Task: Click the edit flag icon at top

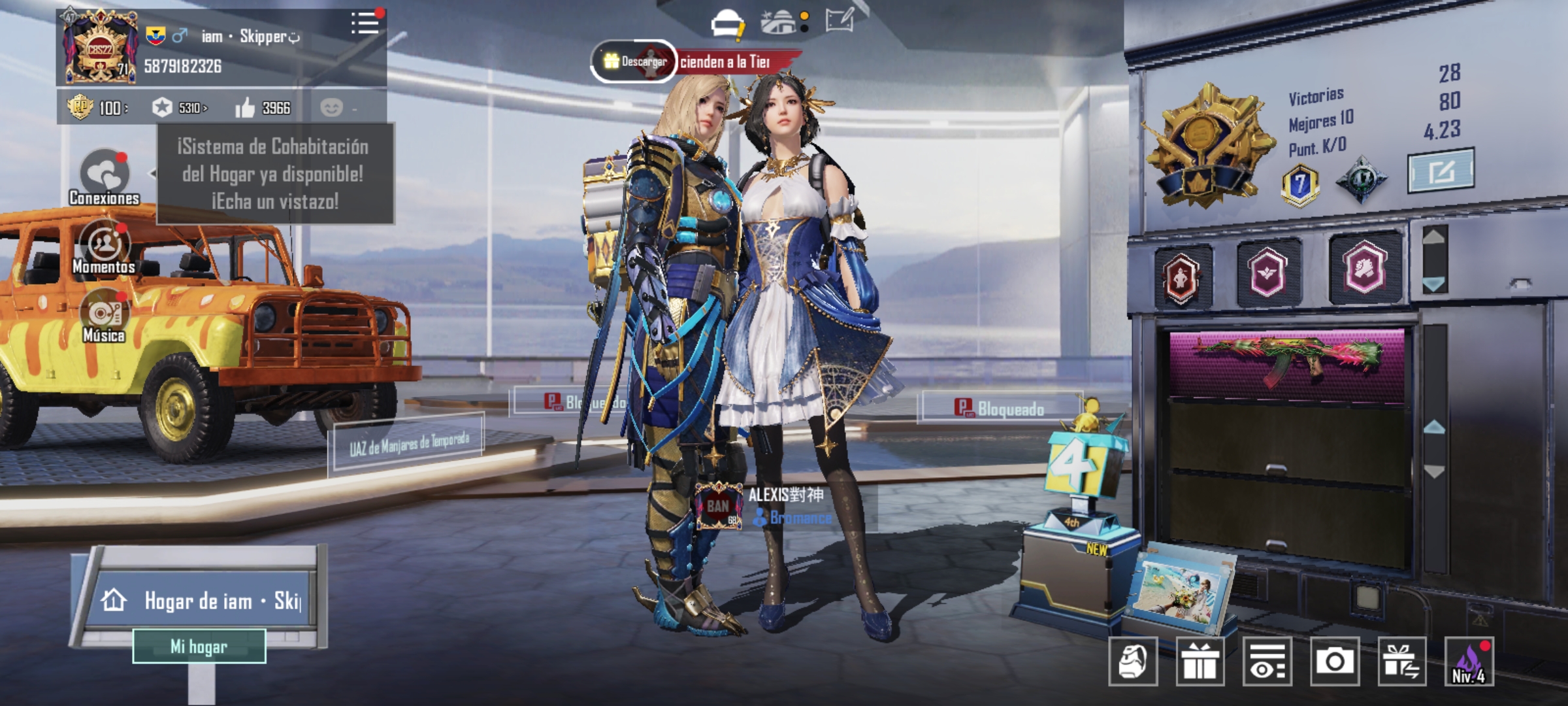Action: [x=839, y=21]
